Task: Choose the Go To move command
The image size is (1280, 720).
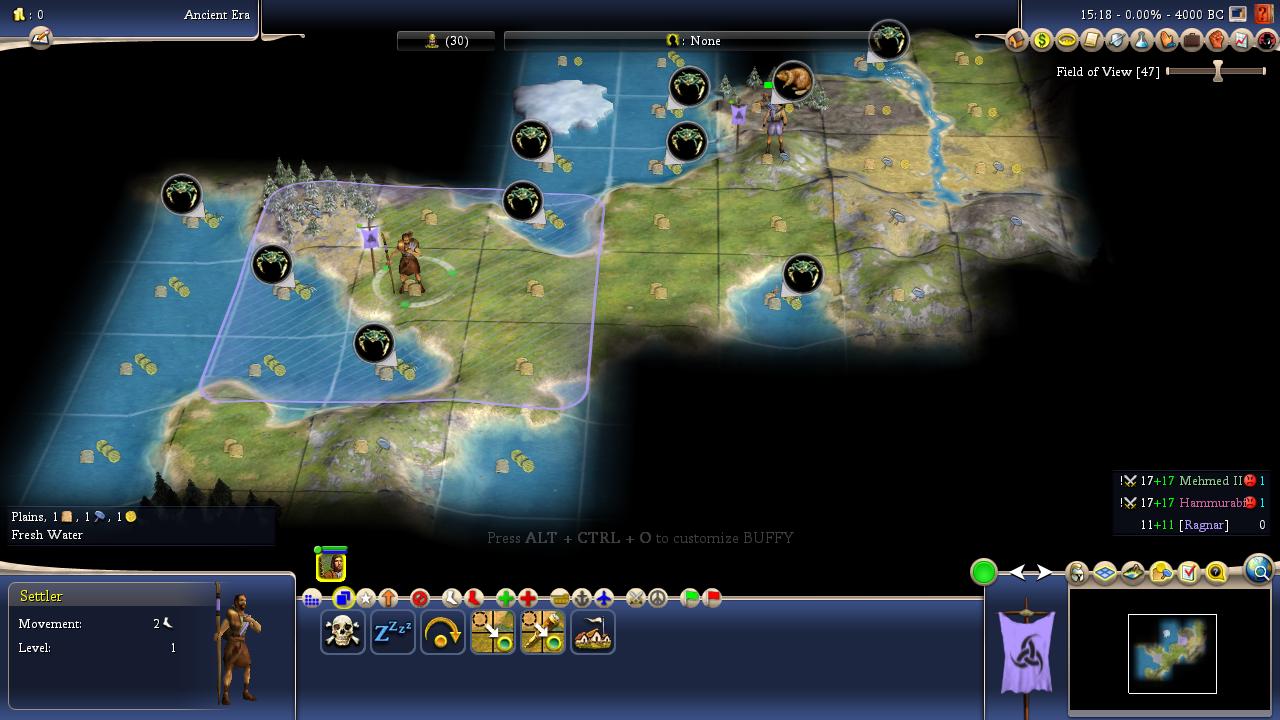Action: point(493,633)
